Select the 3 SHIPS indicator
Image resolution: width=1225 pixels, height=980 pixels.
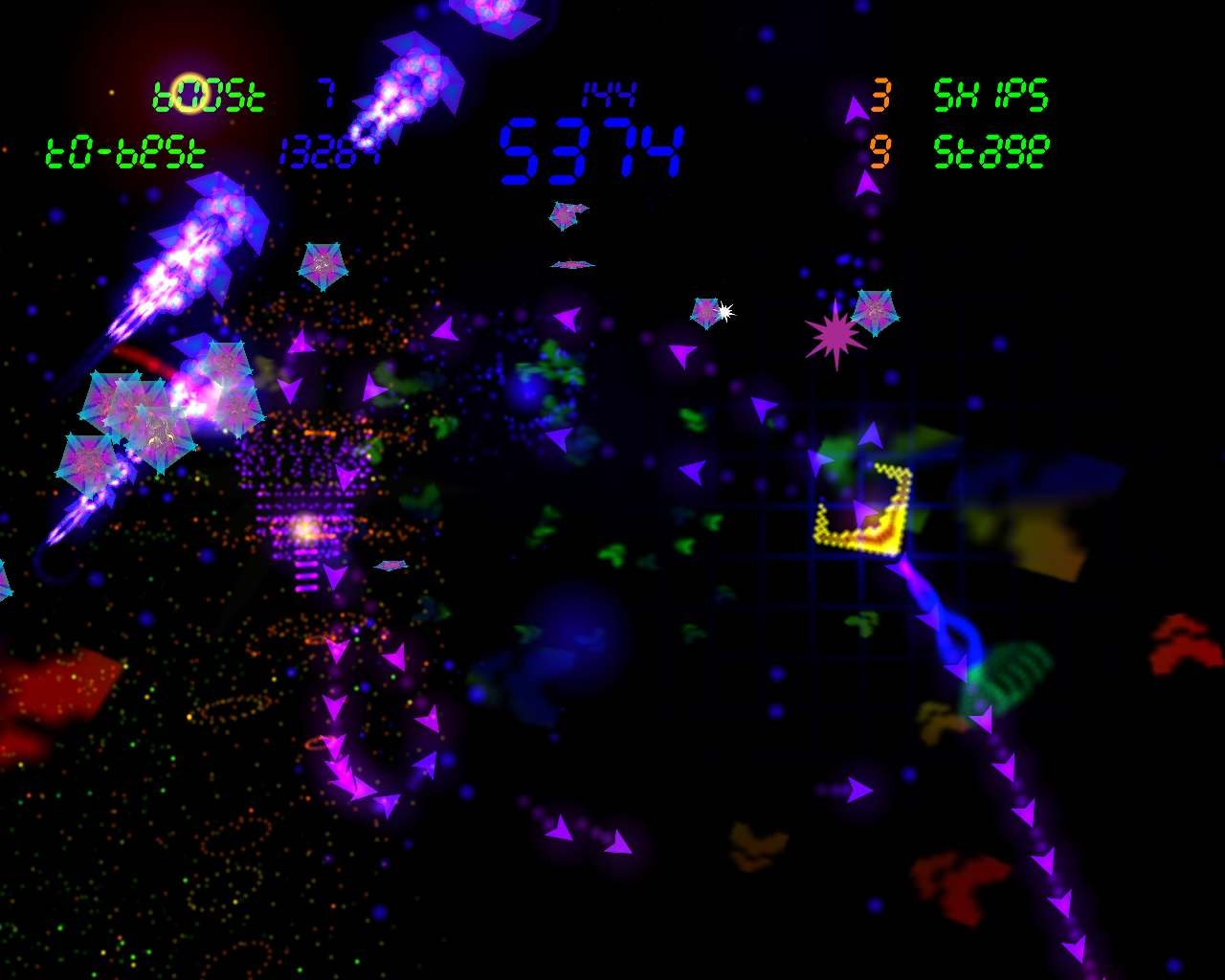pos(991,96)
